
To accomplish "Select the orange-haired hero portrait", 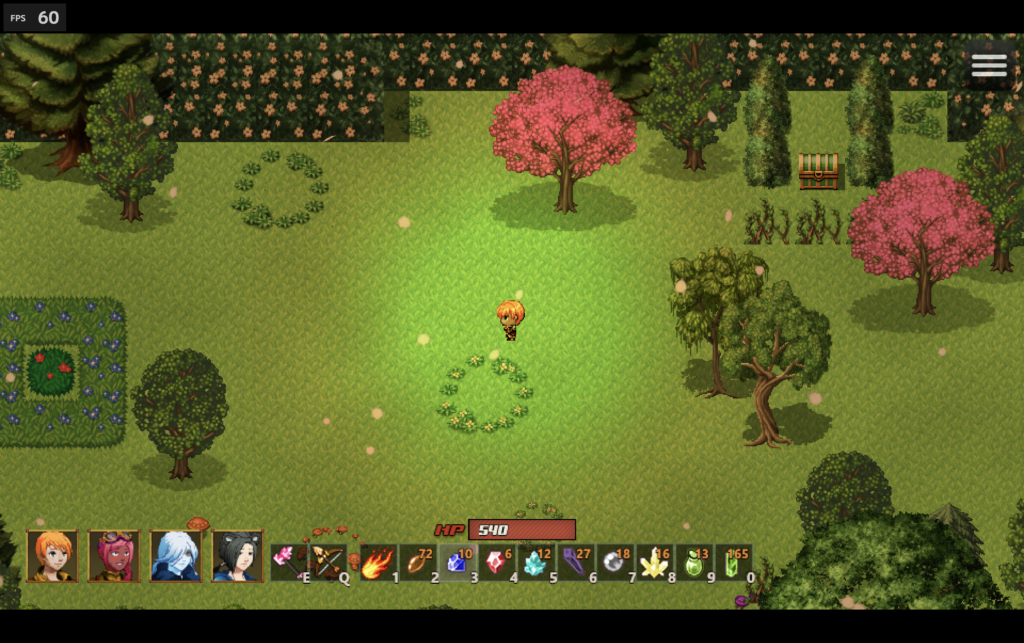I will point(52,556).
